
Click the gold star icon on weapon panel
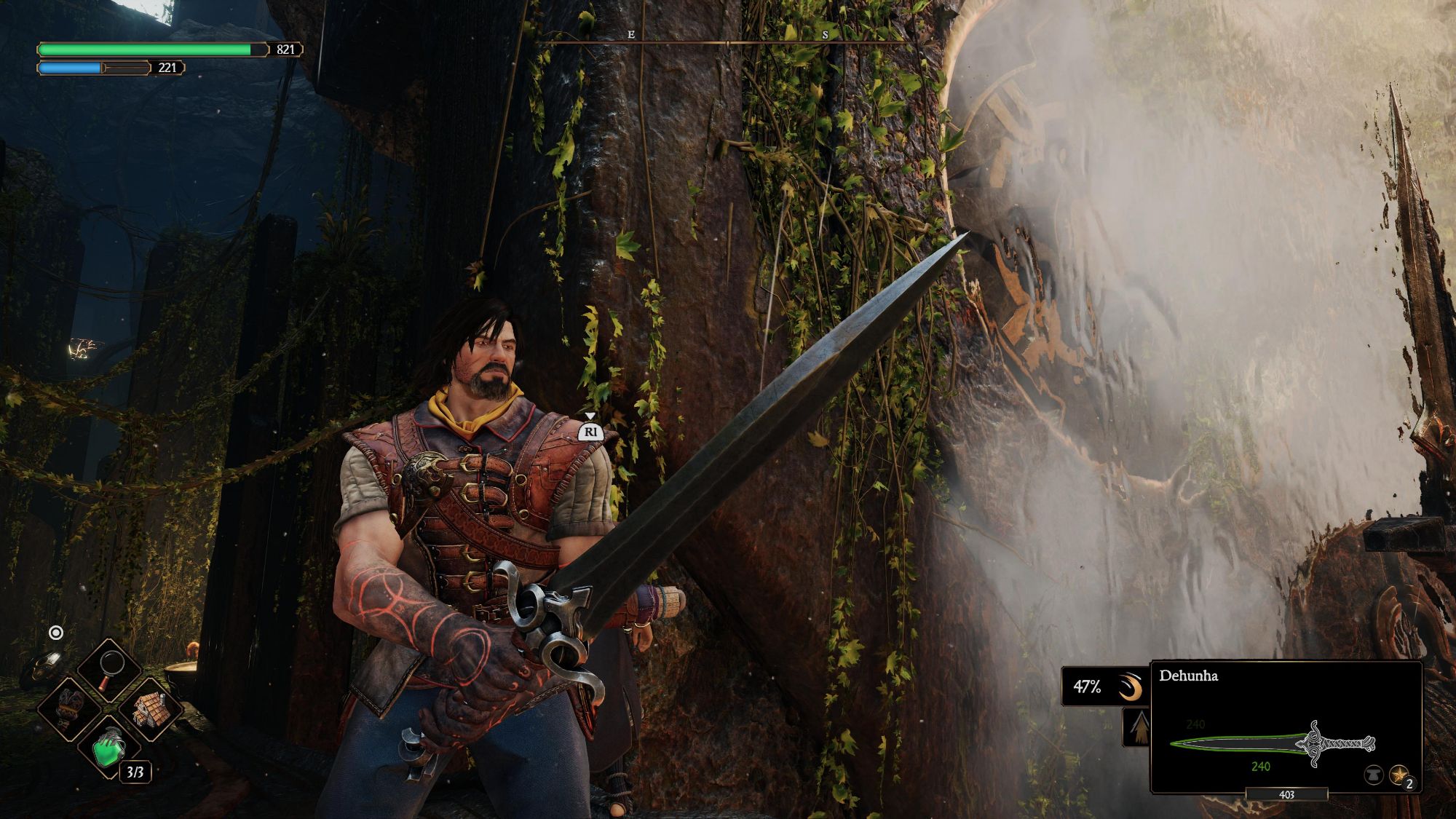1398,775
